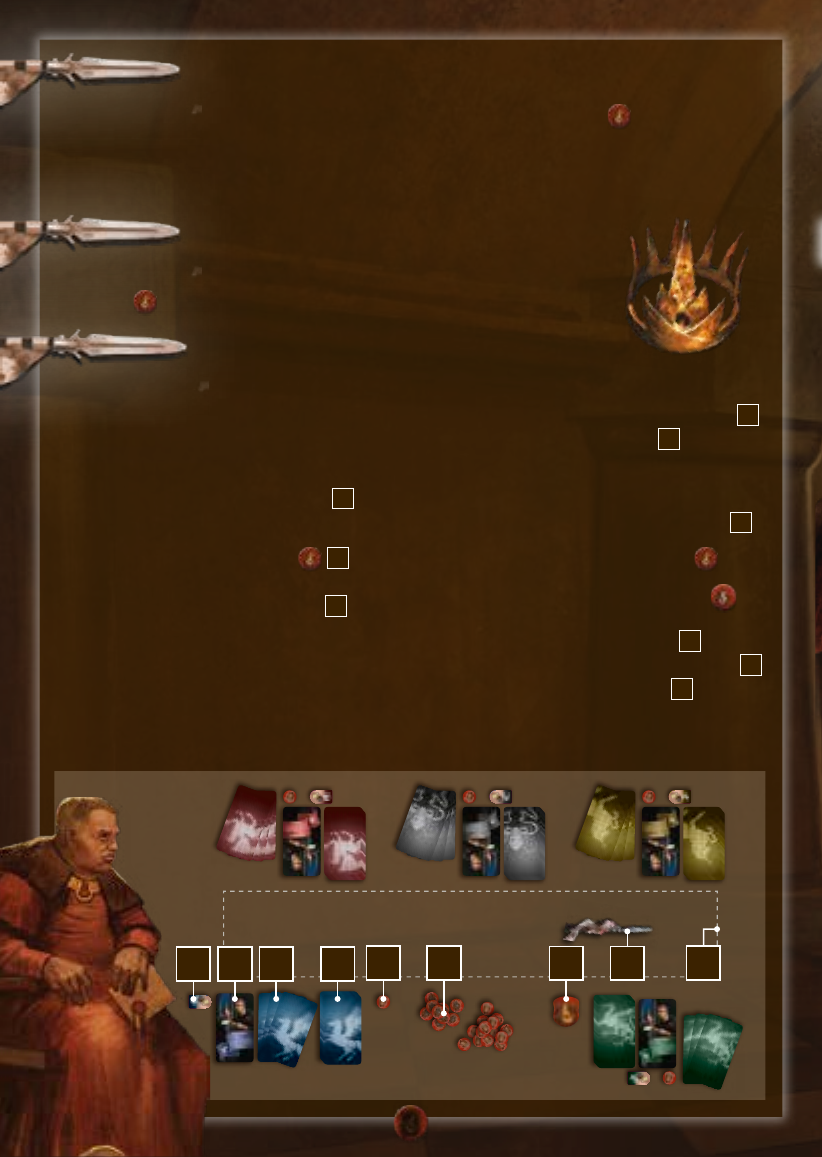Screen dimensions: 822x1157
Task: Pick the red player's character portrait card
Action: pos(301,841)
